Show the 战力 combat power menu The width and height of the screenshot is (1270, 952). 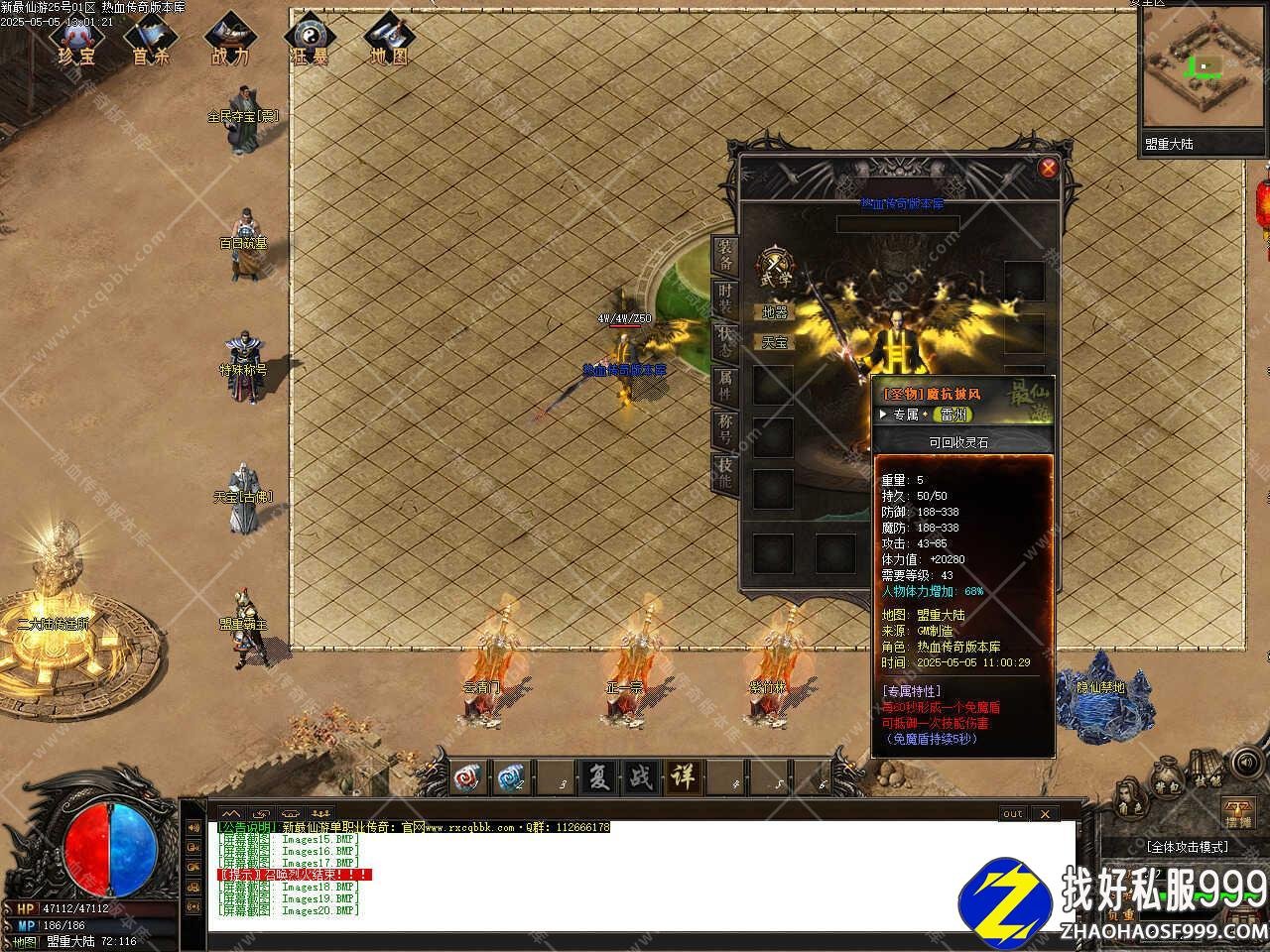pos(230,40)
